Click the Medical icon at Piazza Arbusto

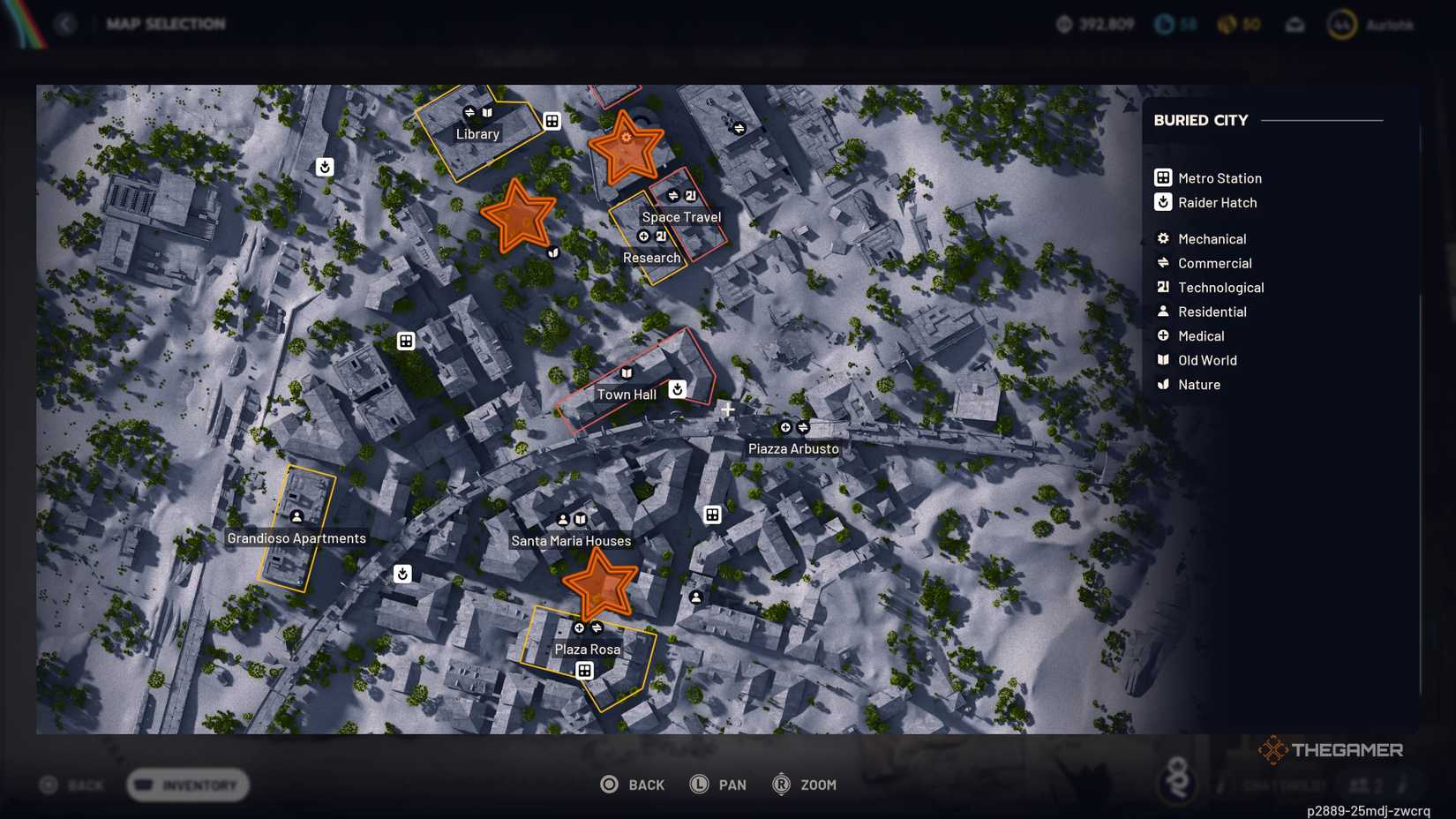785,427
